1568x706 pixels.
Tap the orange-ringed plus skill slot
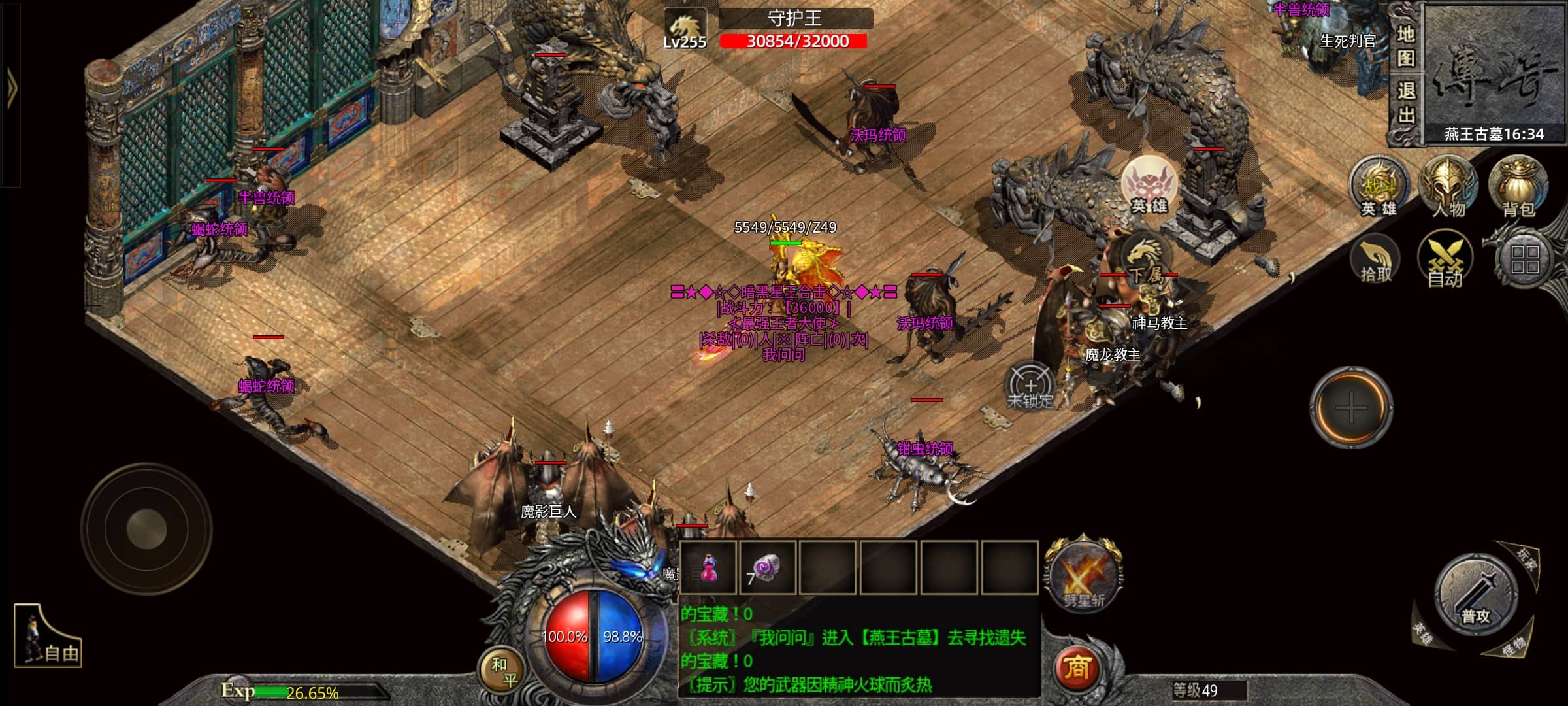click(1351, 408)
